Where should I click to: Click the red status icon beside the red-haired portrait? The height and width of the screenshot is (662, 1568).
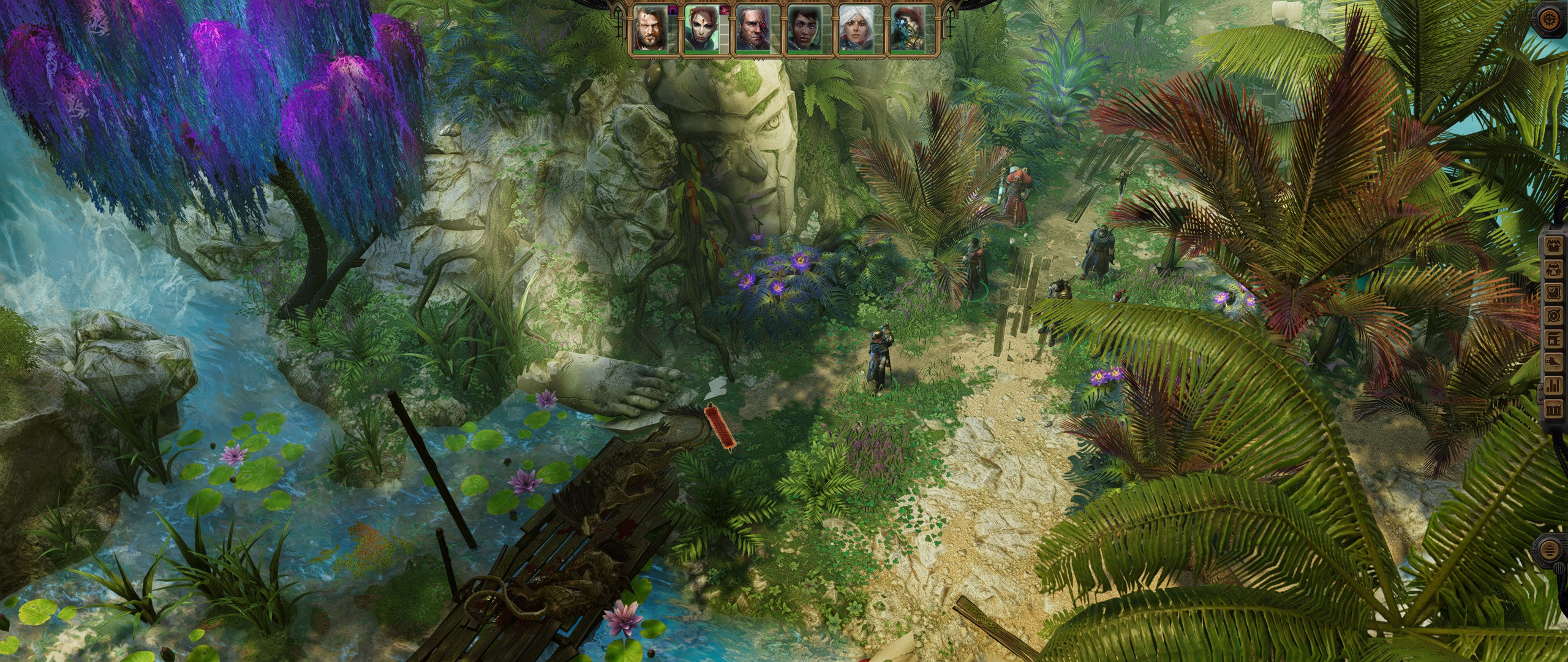click(x=723, y=10)
